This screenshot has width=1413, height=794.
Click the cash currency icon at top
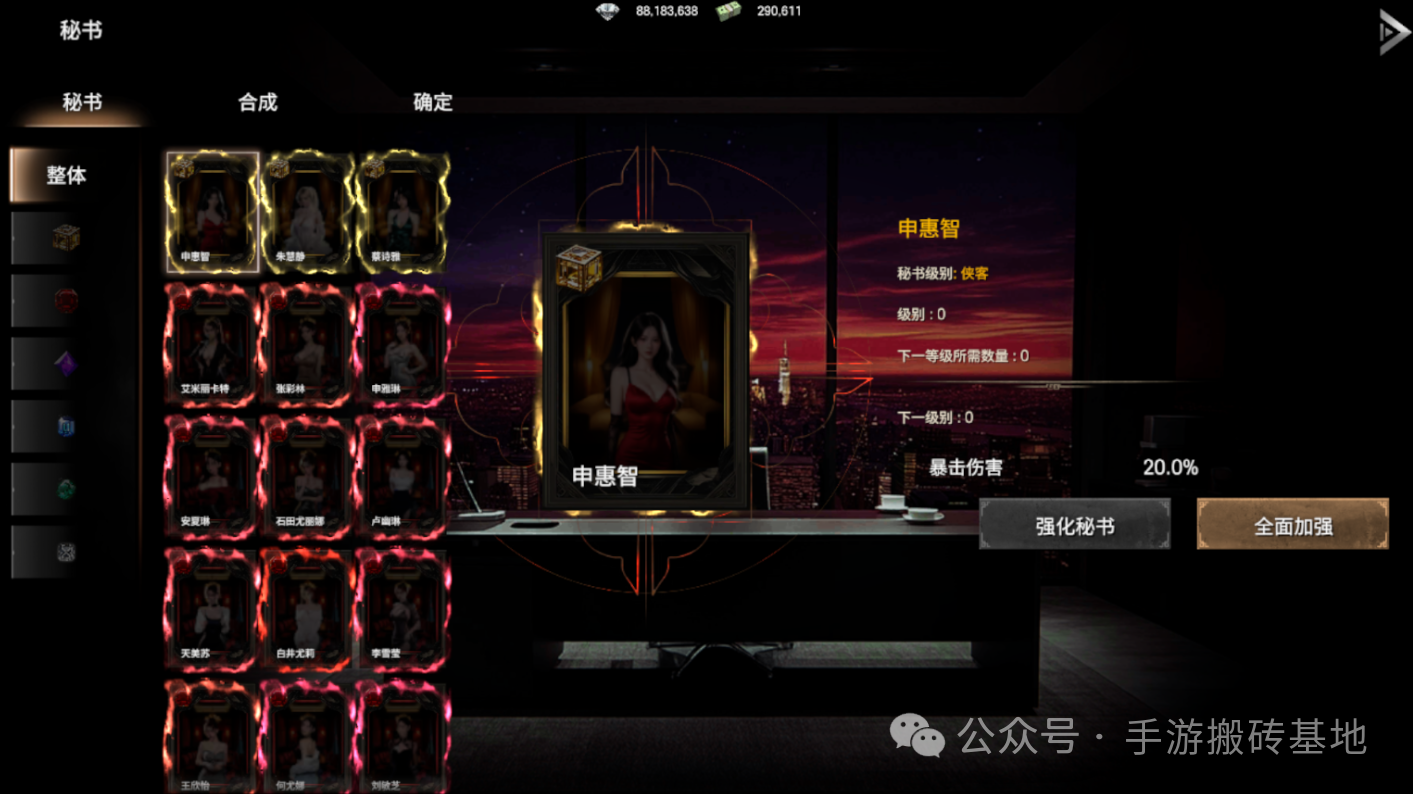pos(726,11)
